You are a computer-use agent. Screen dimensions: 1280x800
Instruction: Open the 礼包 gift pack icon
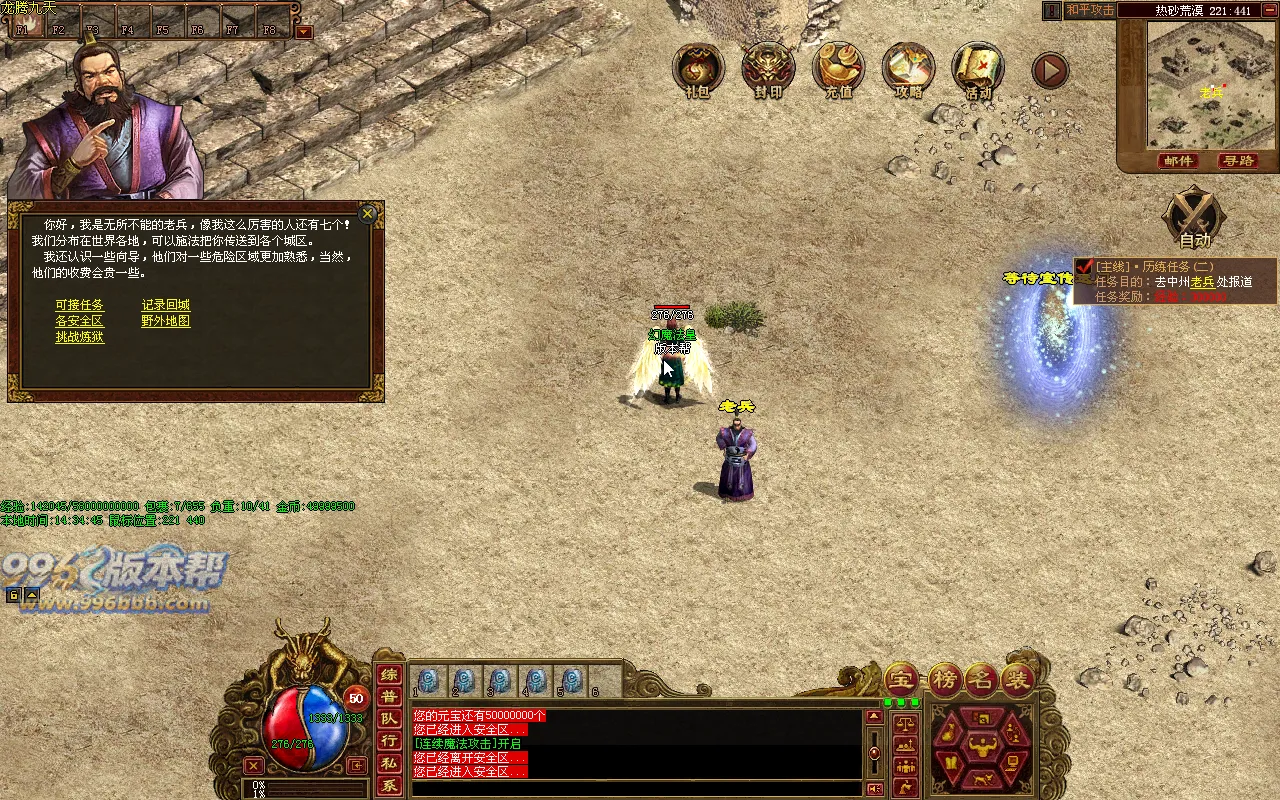698,70
